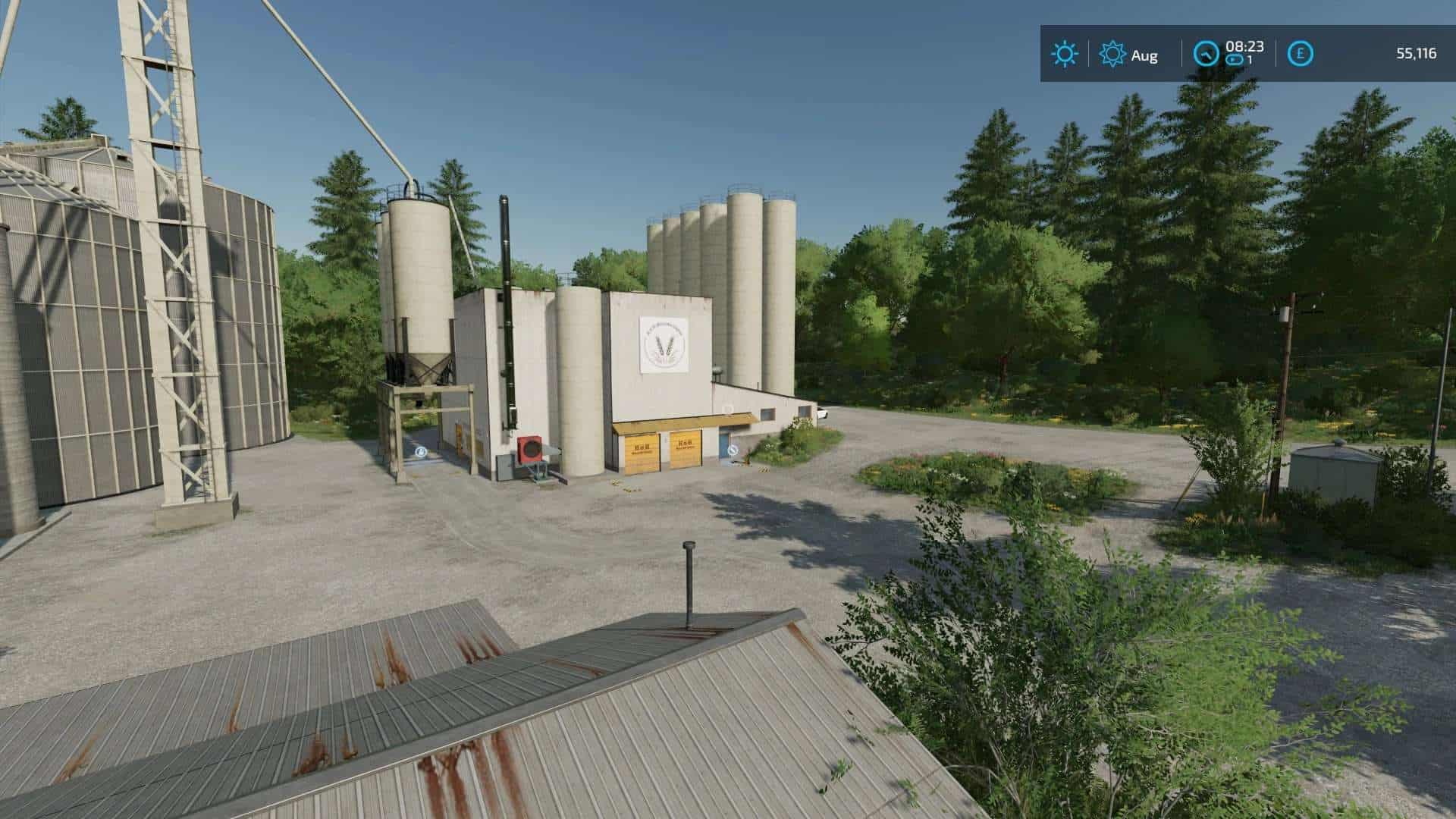
Task: Click the sunny weather icon
Action: pos(1064,54)
